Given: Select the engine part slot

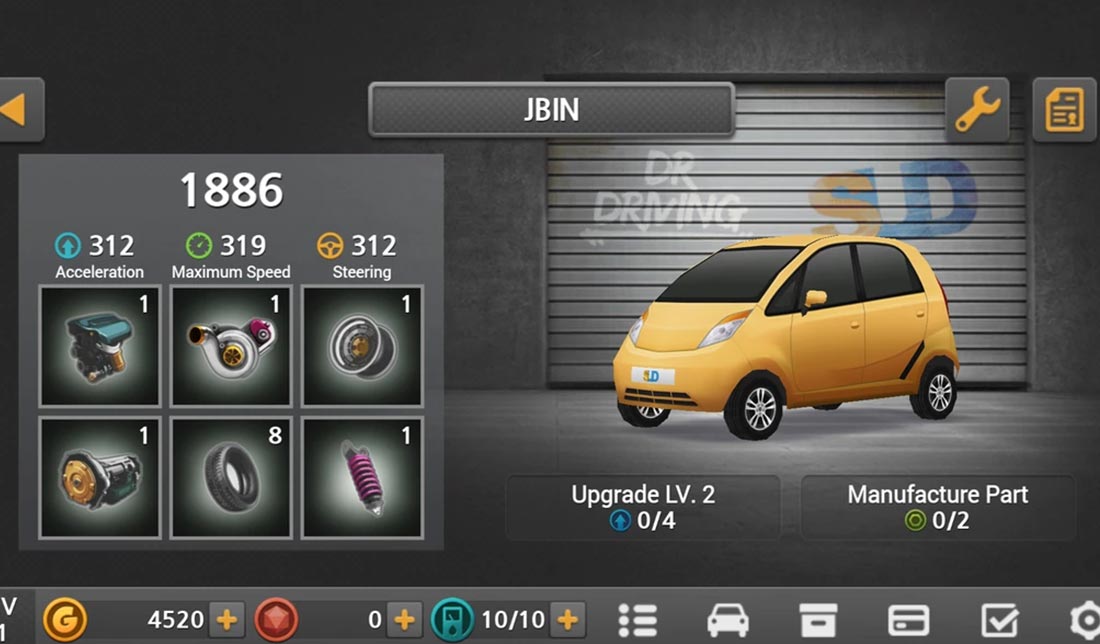Looking at the screenshot, I should click(100, 346).
